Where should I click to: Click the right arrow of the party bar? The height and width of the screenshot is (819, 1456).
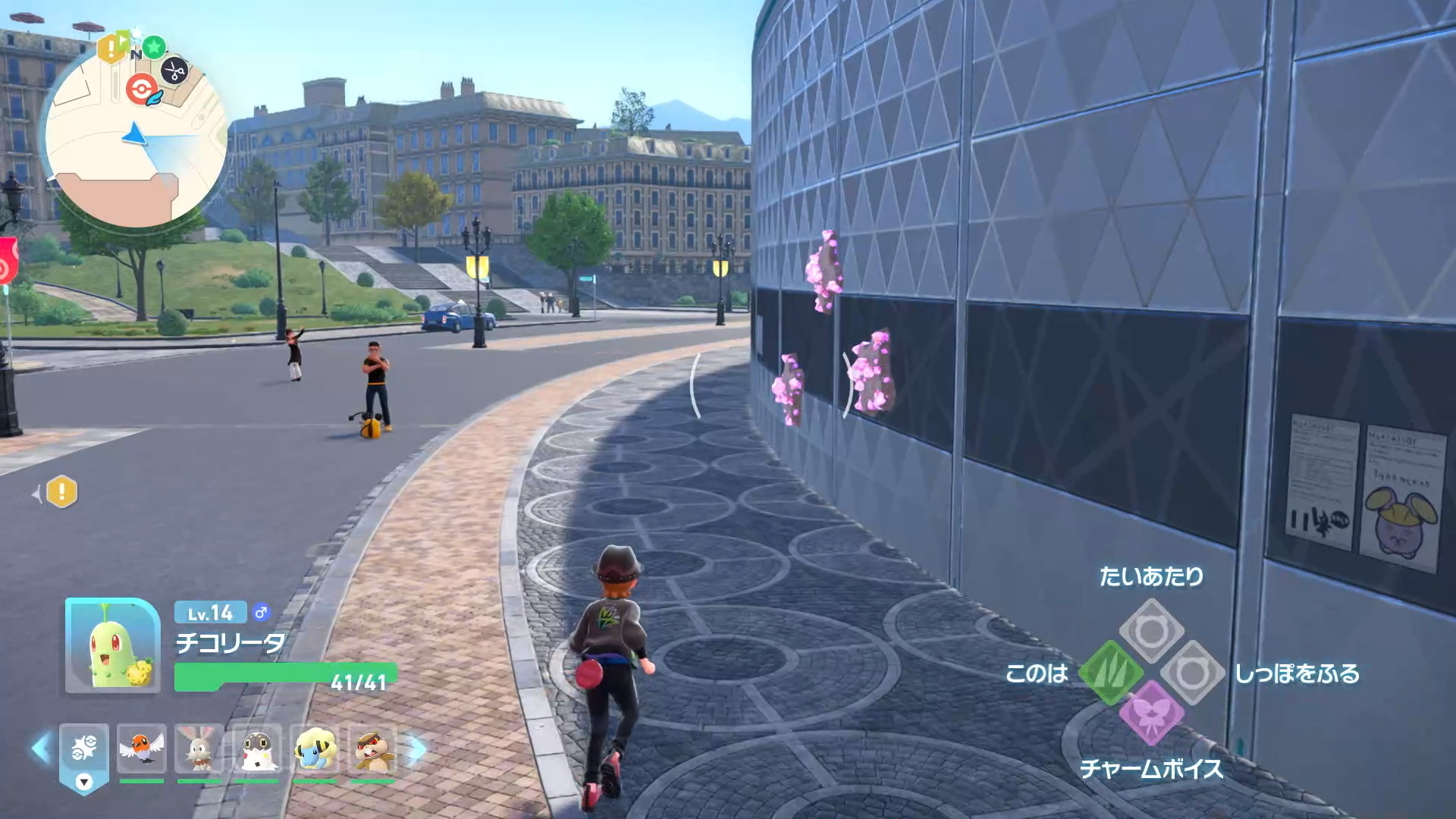click(417, 748)
